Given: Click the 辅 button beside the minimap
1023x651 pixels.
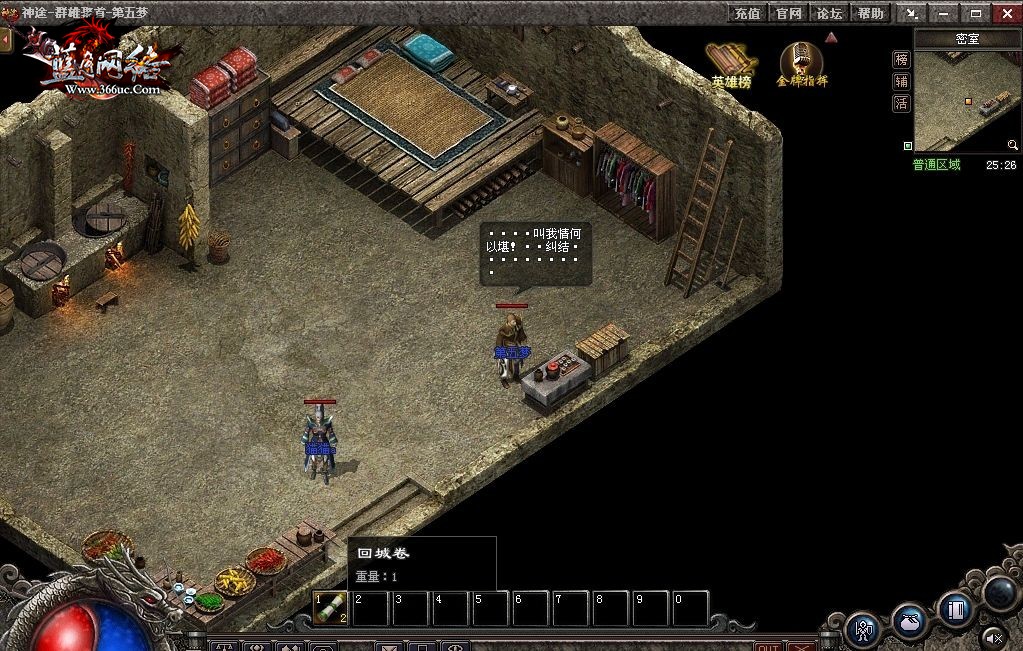Looking at the screenshot, I should click(901, 81).
